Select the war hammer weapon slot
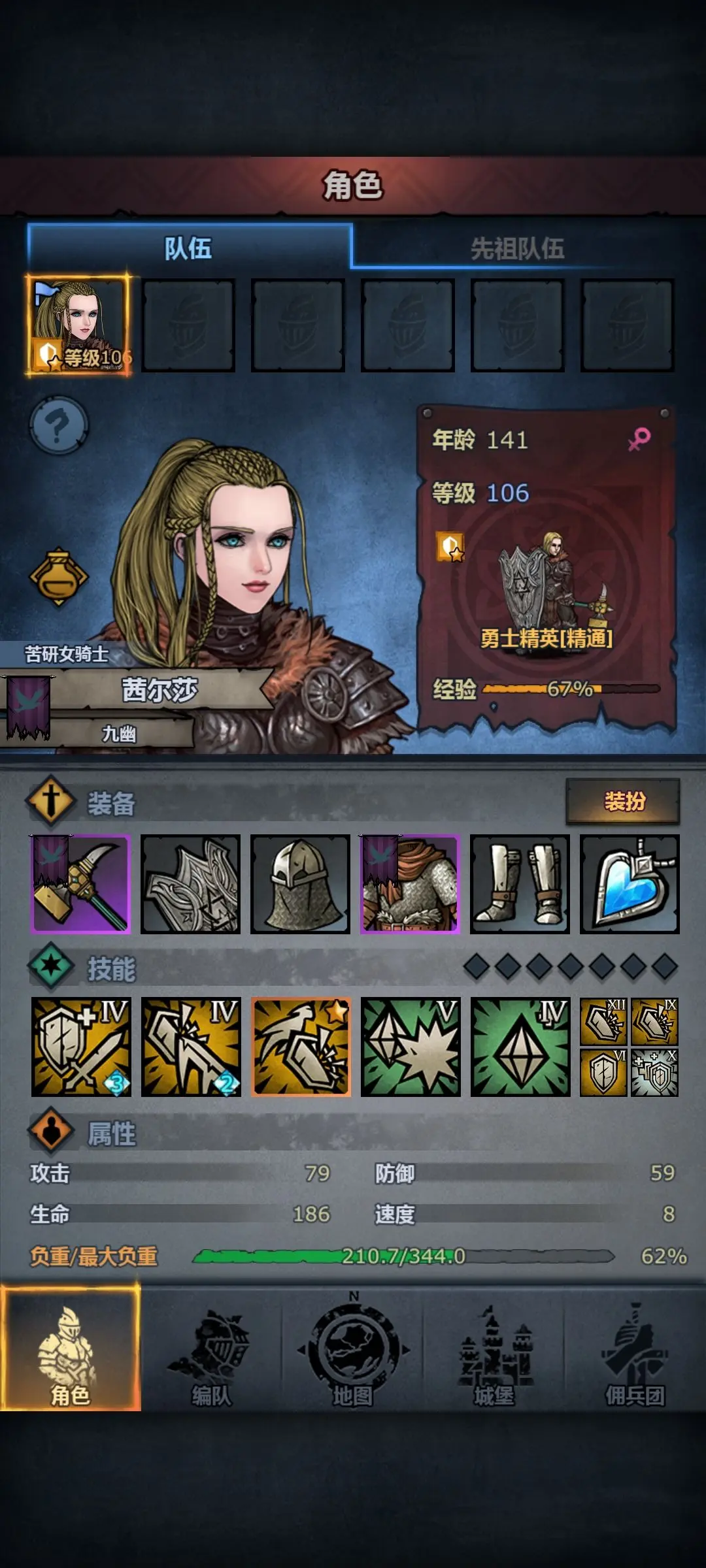Image resolution: width=706 pixels, height=1568 pixels. (x=81, y=884)
